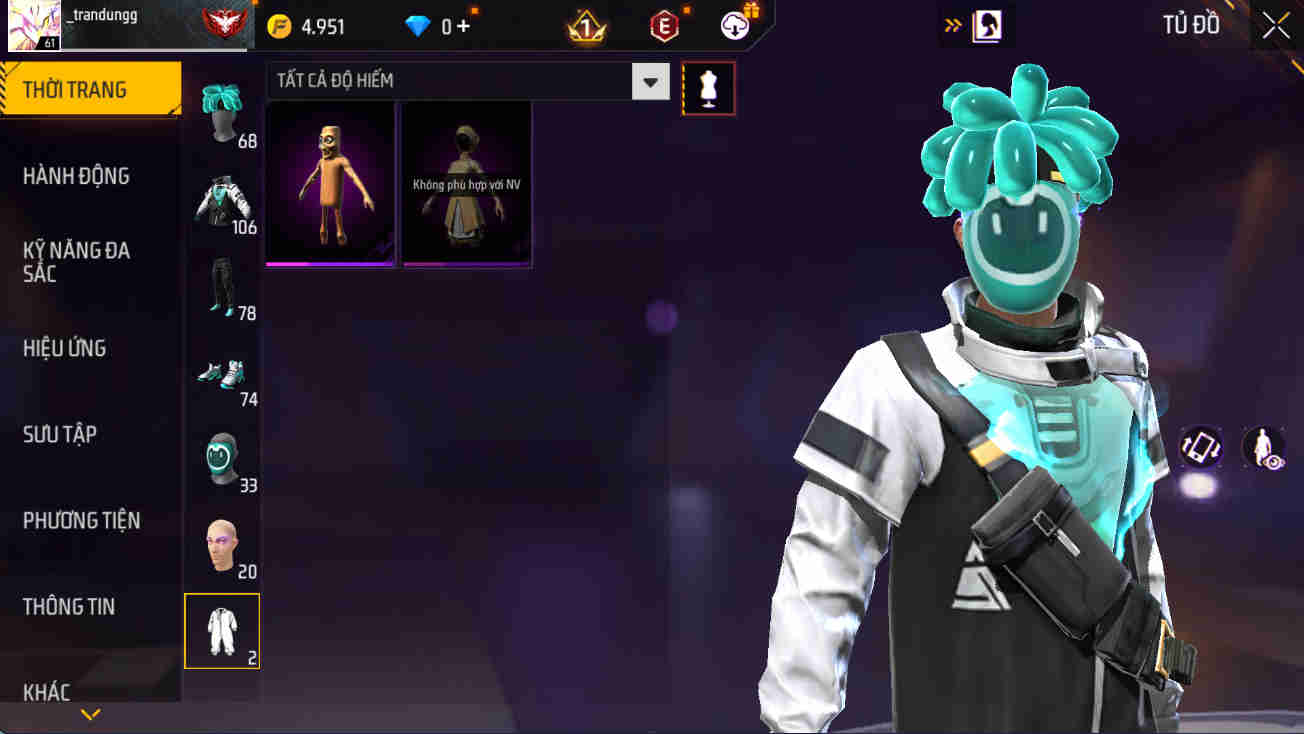
Task: Select the pants category icon
Action: tap(222, 288)
